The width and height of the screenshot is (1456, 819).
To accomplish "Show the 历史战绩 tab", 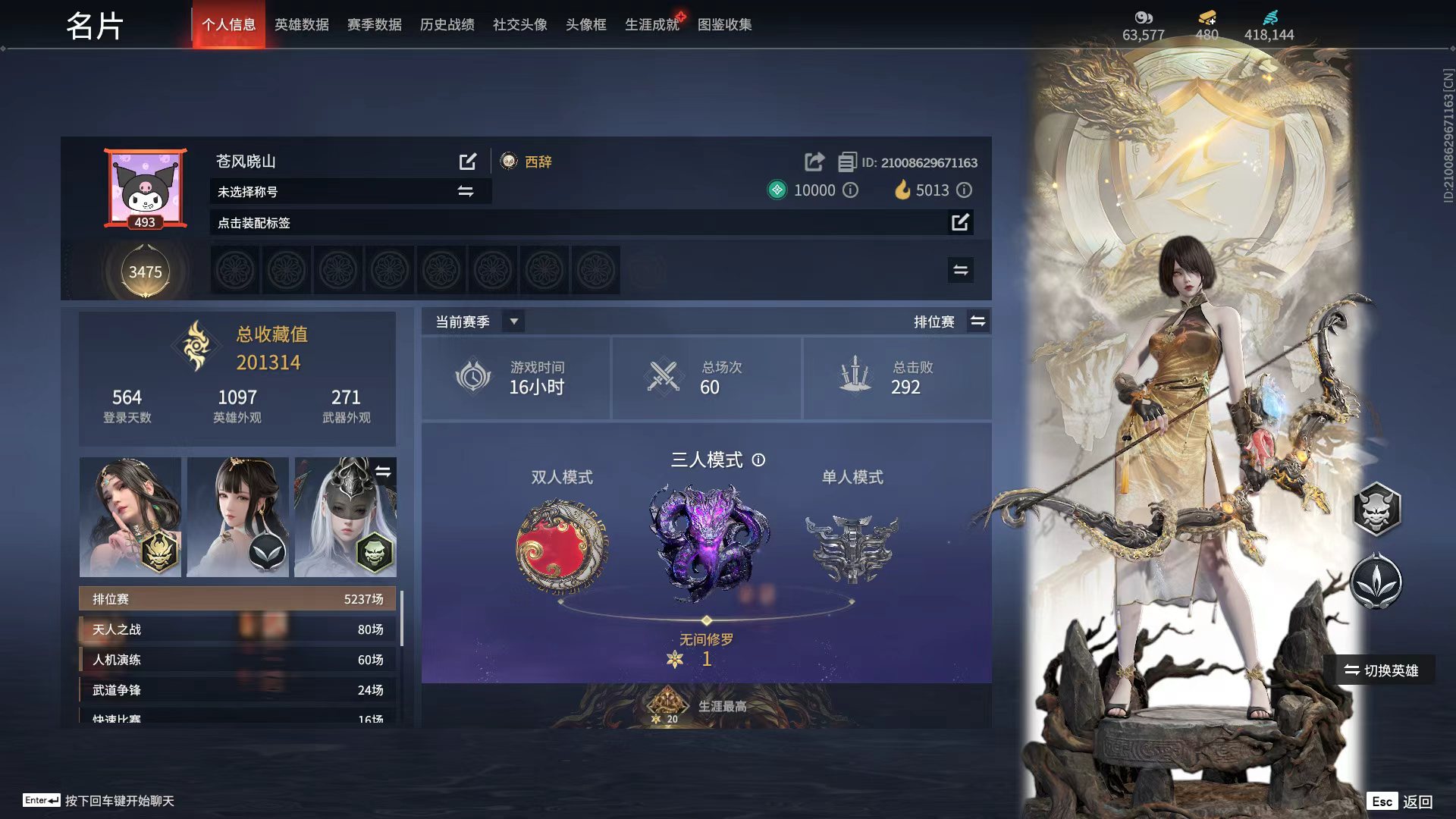I will coord(447,25).
